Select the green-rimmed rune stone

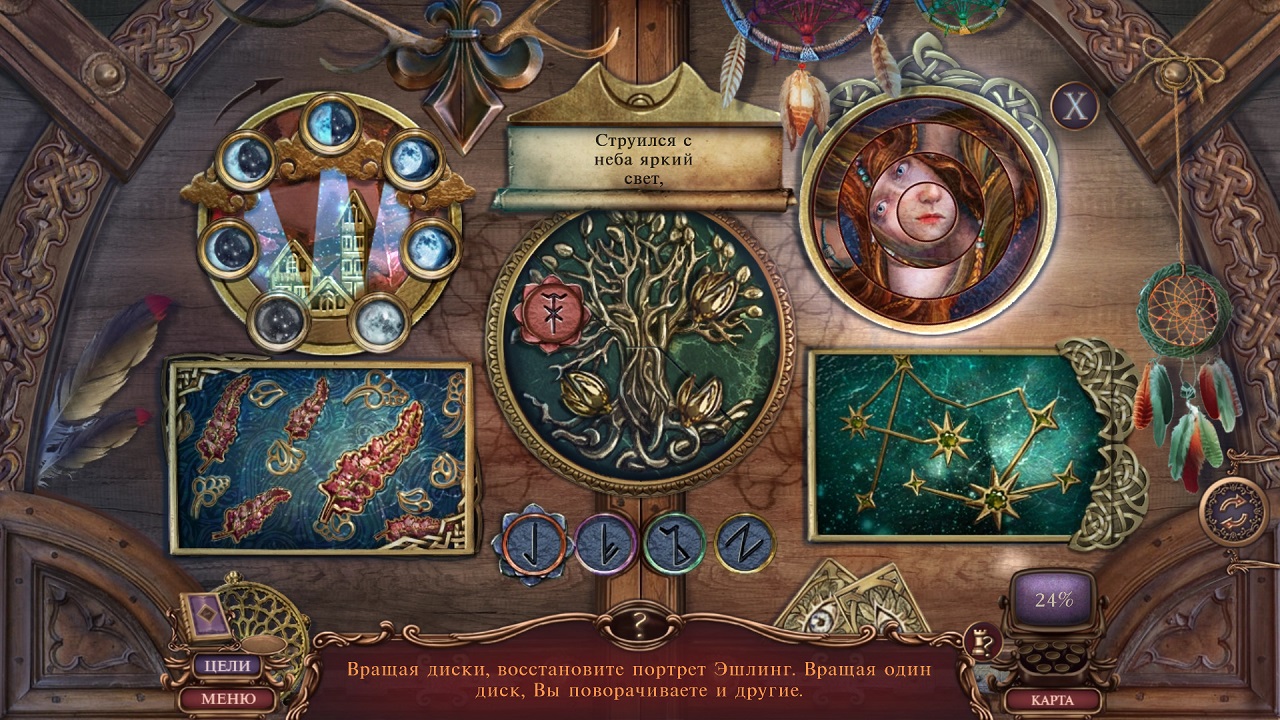(x=674, y=544)
